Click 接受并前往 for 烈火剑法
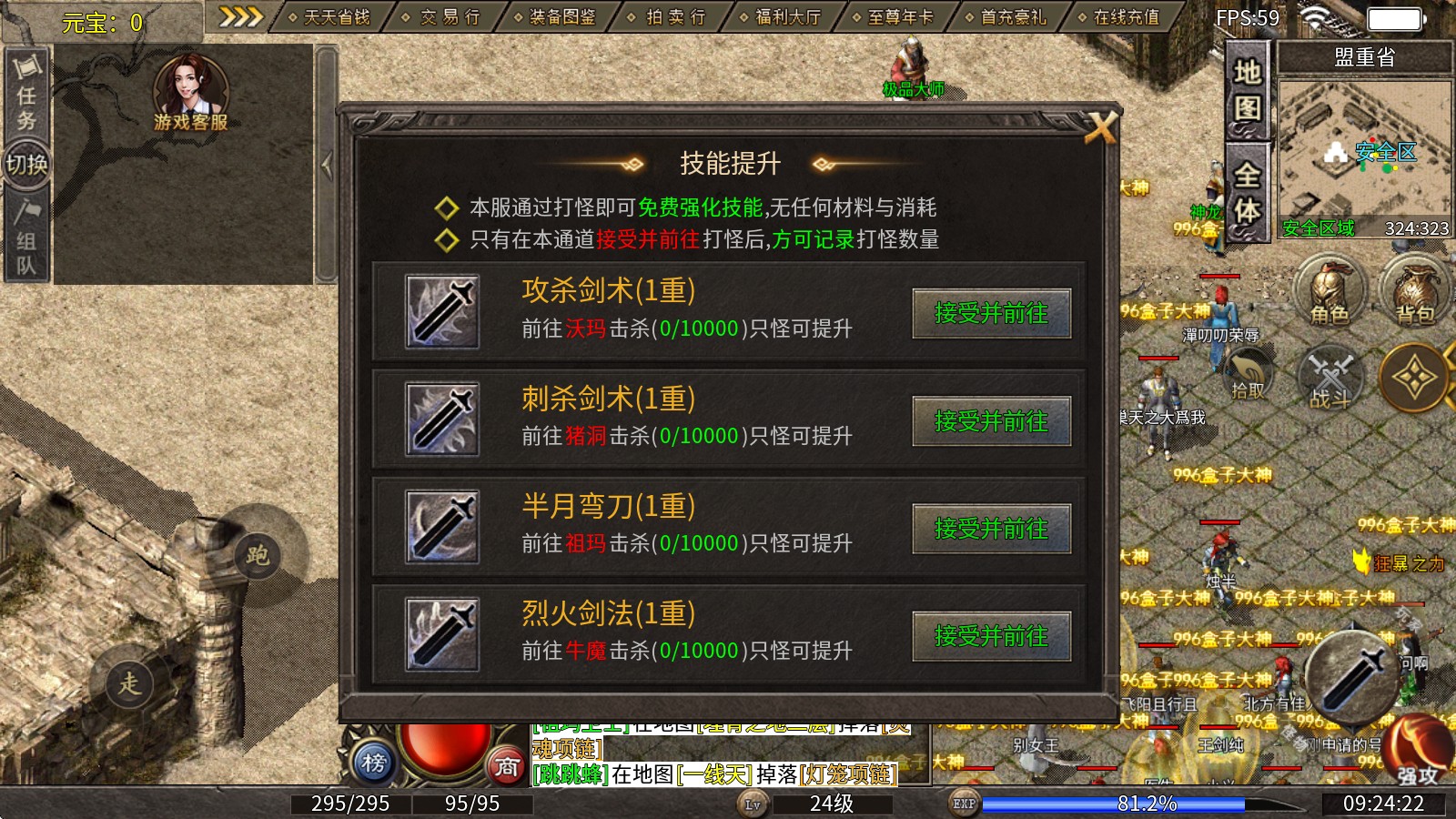This screenshot has width=1456, height=819. (x=992, y=638)
